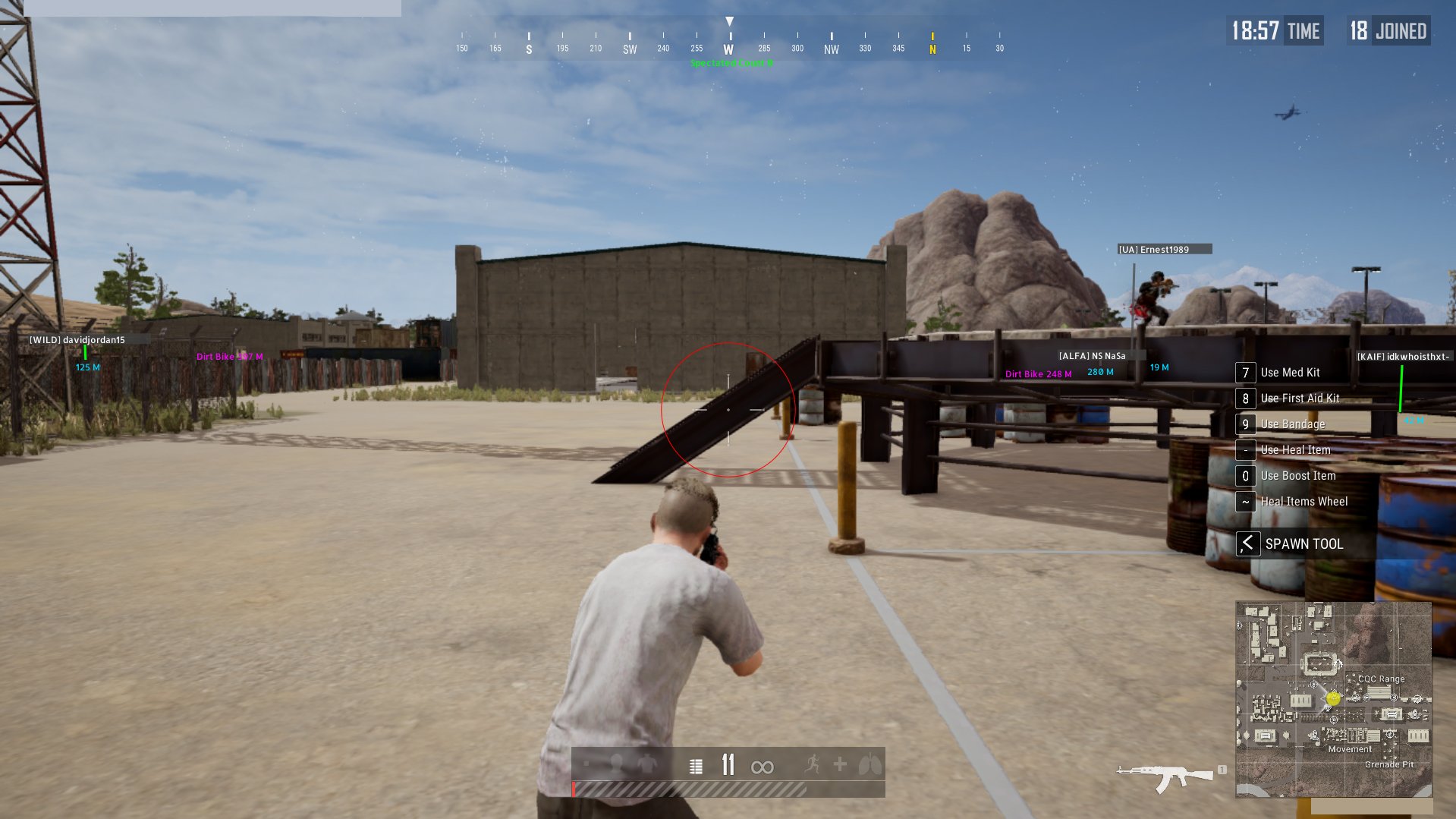Viewport: 1456px width, 819px height.
Task: Enable Use Boost Item option
Action: [1297, 476]
